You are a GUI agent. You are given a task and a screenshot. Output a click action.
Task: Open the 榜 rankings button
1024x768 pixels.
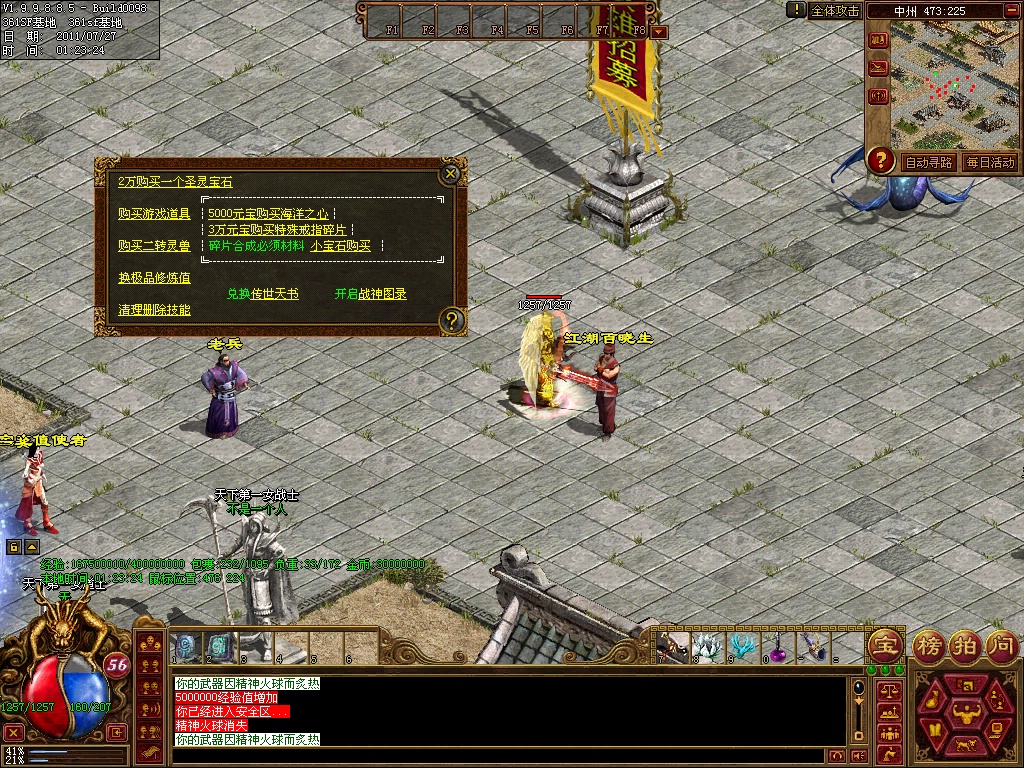click(930, 643)
